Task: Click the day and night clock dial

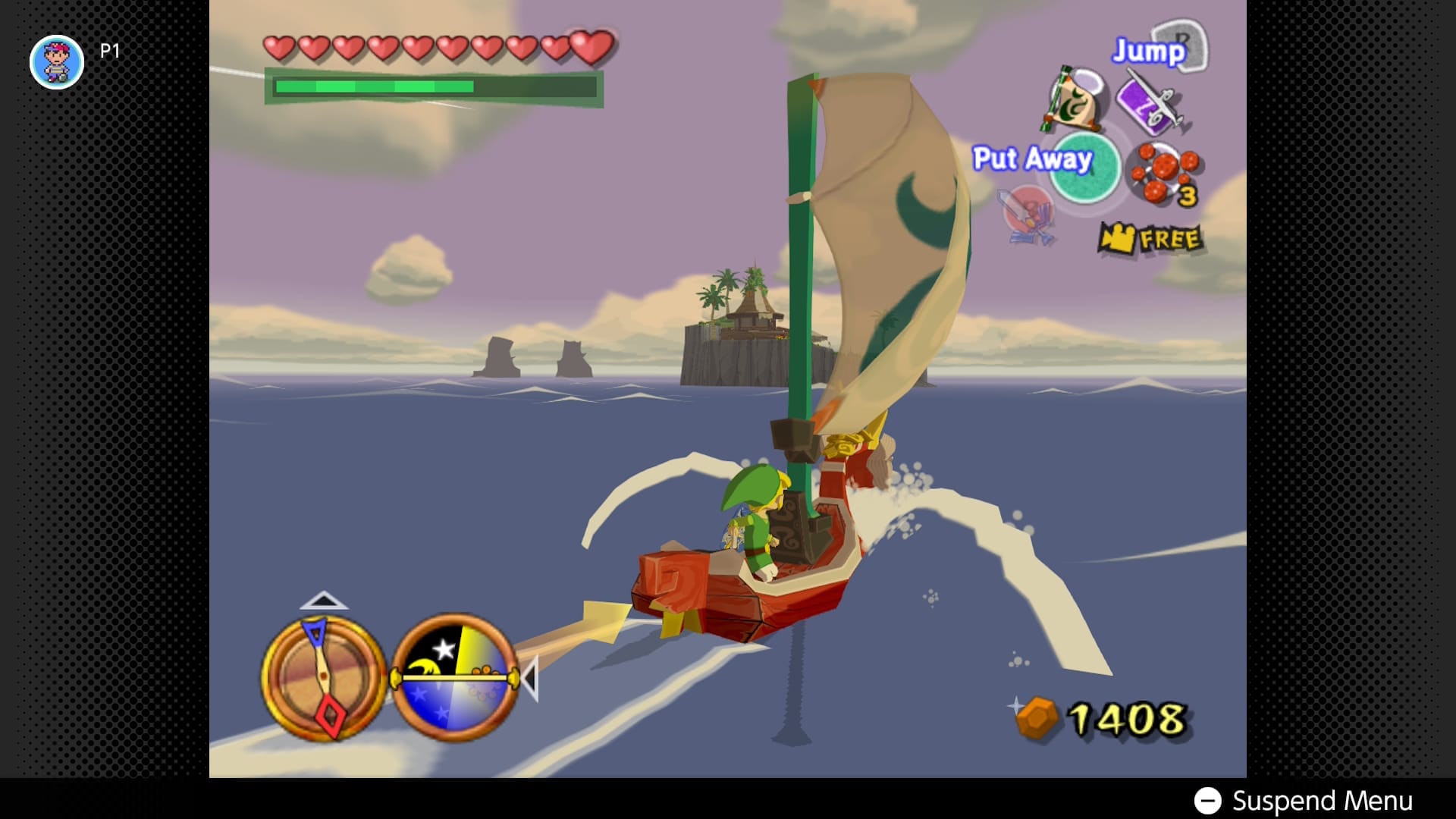Action: pyautogui.click(x=455, y=677)
